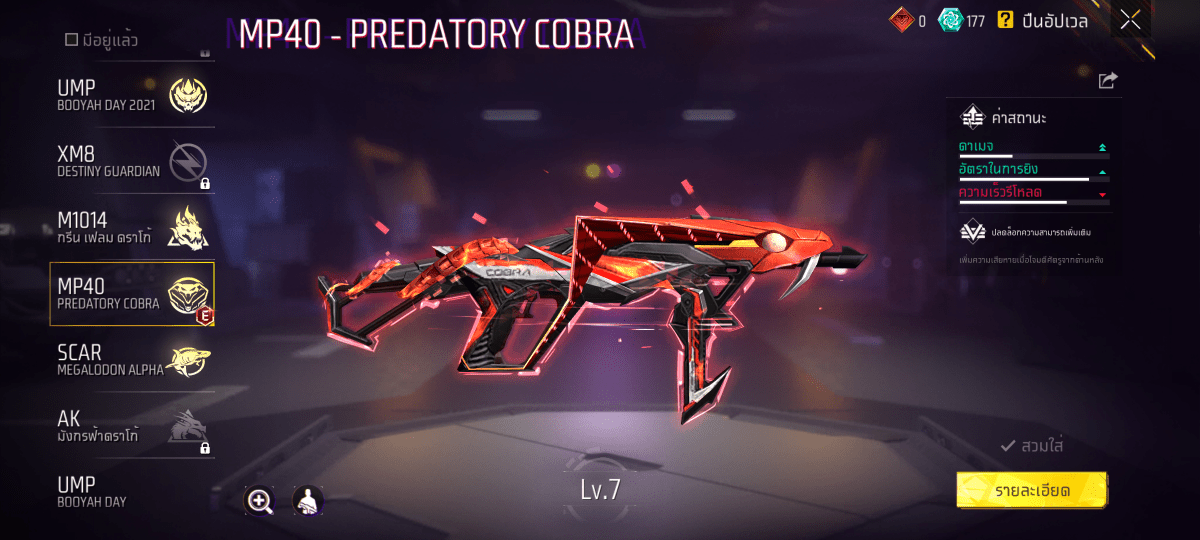Select the locked AK dragon skin
This screenshot has width=1200, height=540.
pyautogui.click(x=132, y=427)
